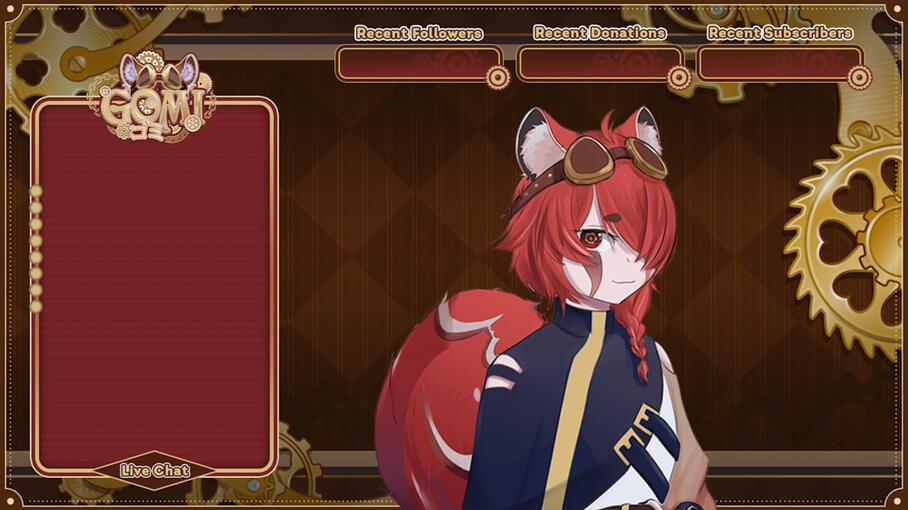The height and width of the screenshot is (510, 908).
Task: Select the Recent Followers box
Action: (418, 64)
